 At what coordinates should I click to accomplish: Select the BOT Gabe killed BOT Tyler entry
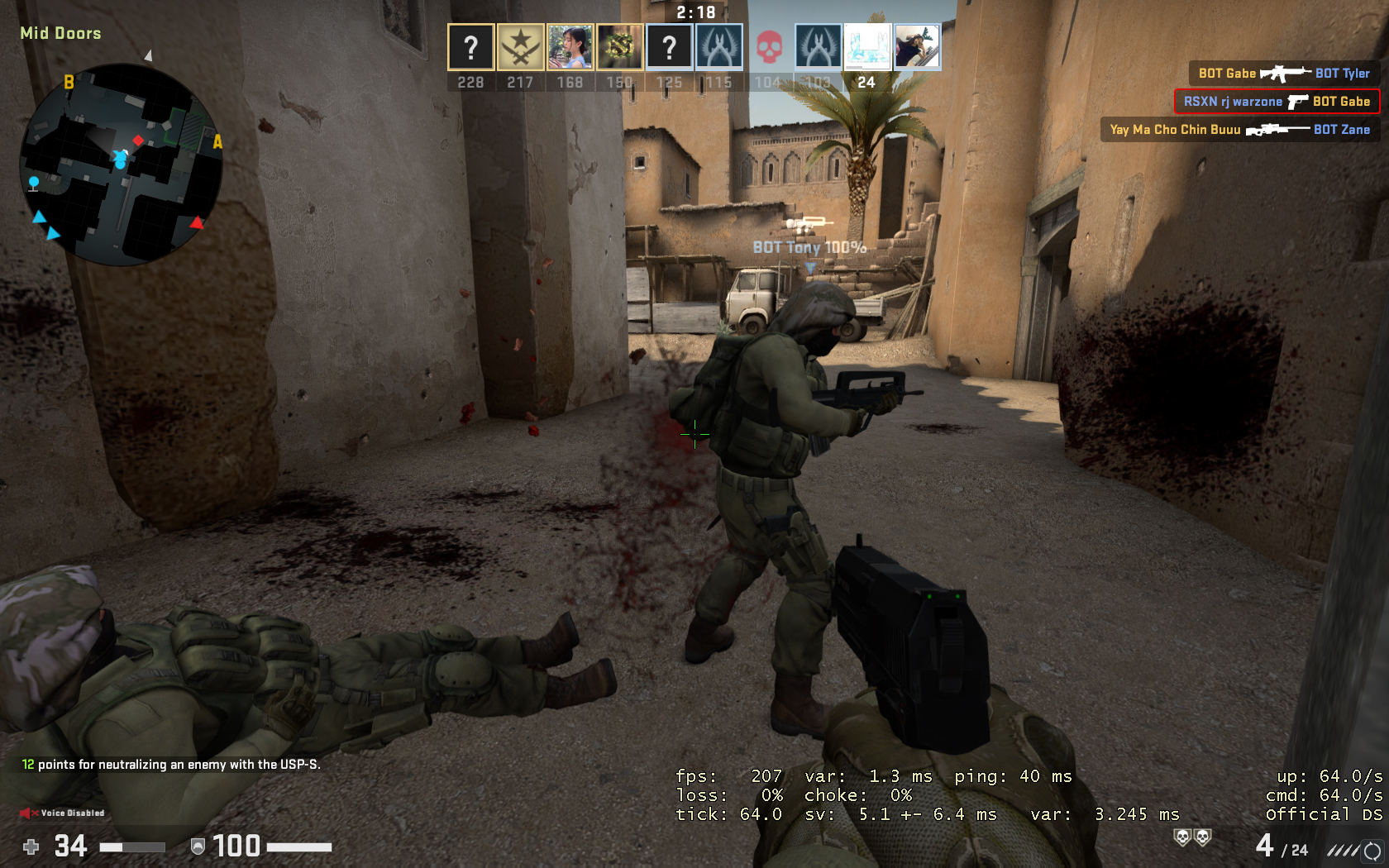(x=1283, y=74)
